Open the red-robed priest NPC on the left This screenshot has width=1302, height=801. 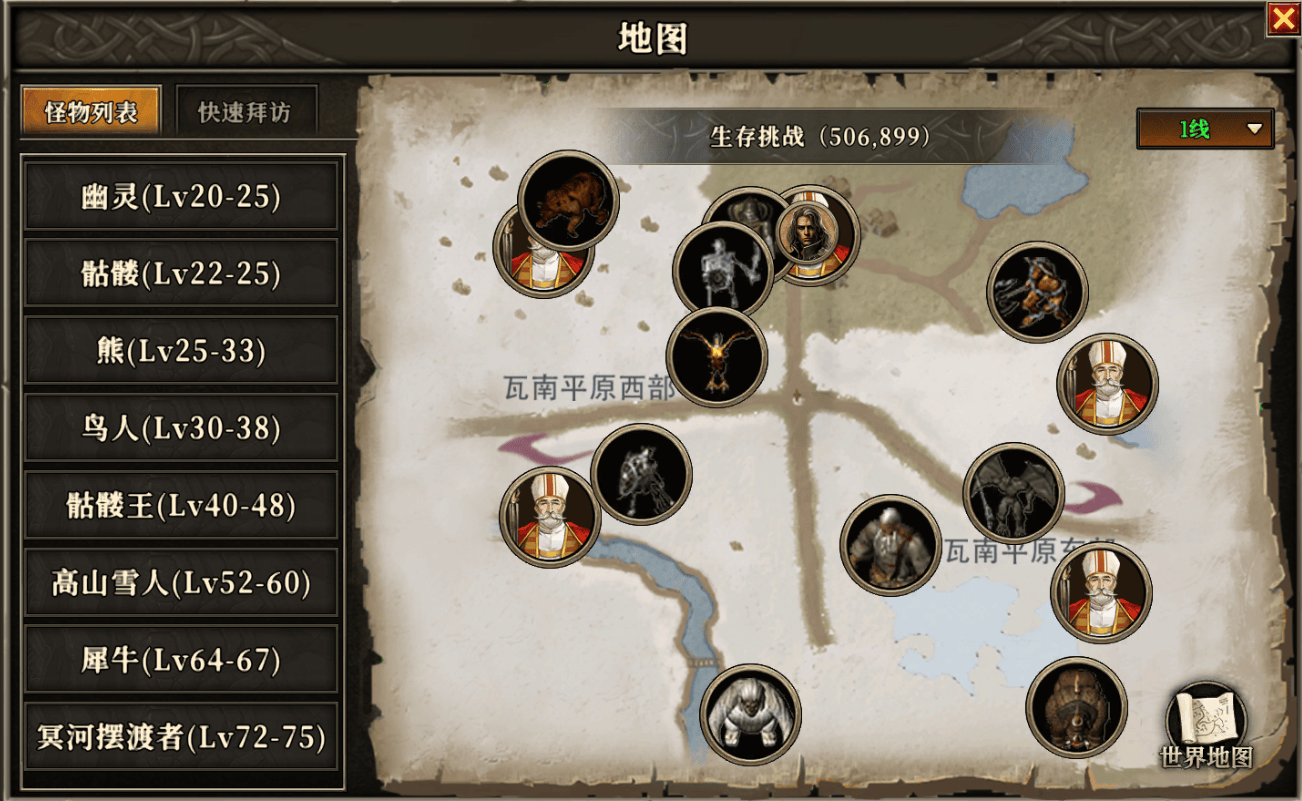550,517
